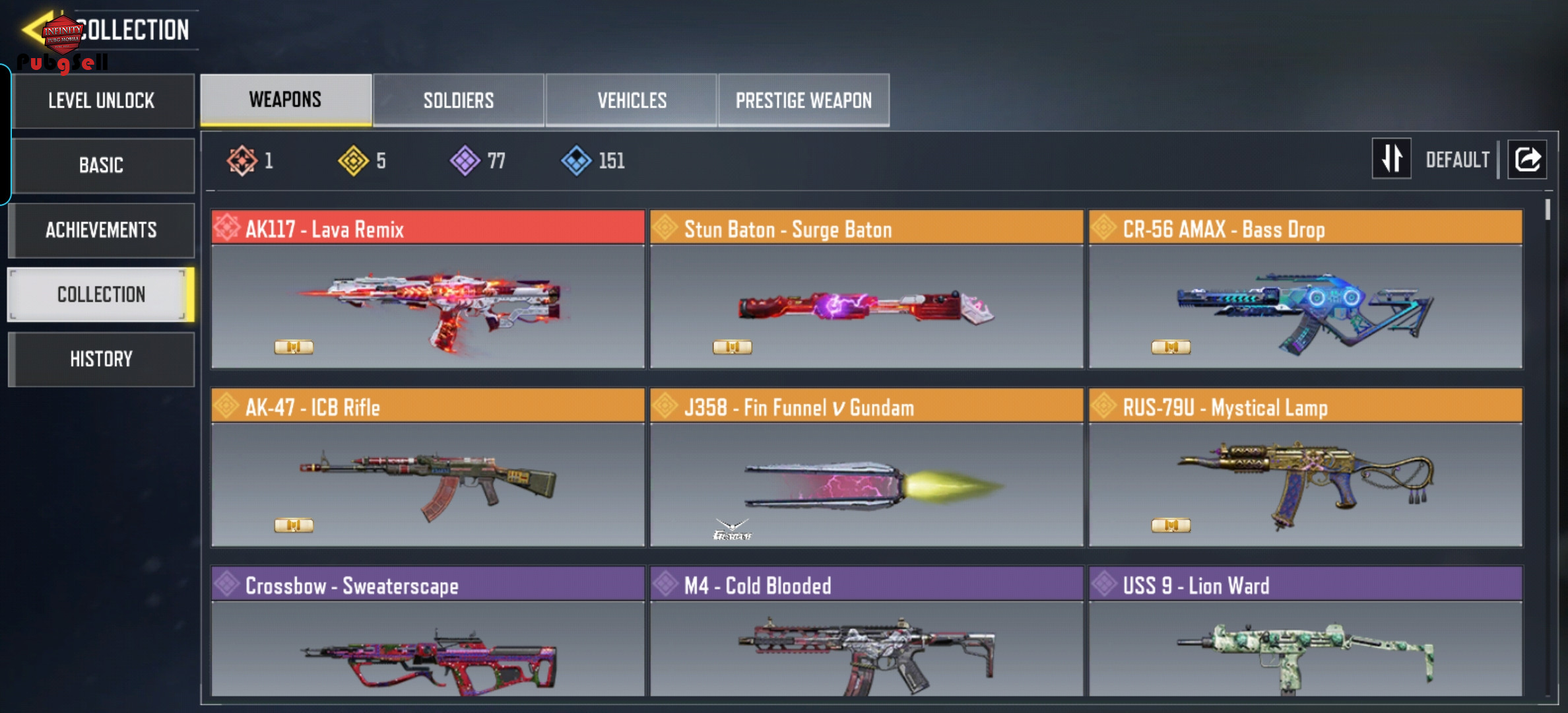Select the Basic menu entry
This screenshot has height=713, width=1568.
tap(102, 165)
